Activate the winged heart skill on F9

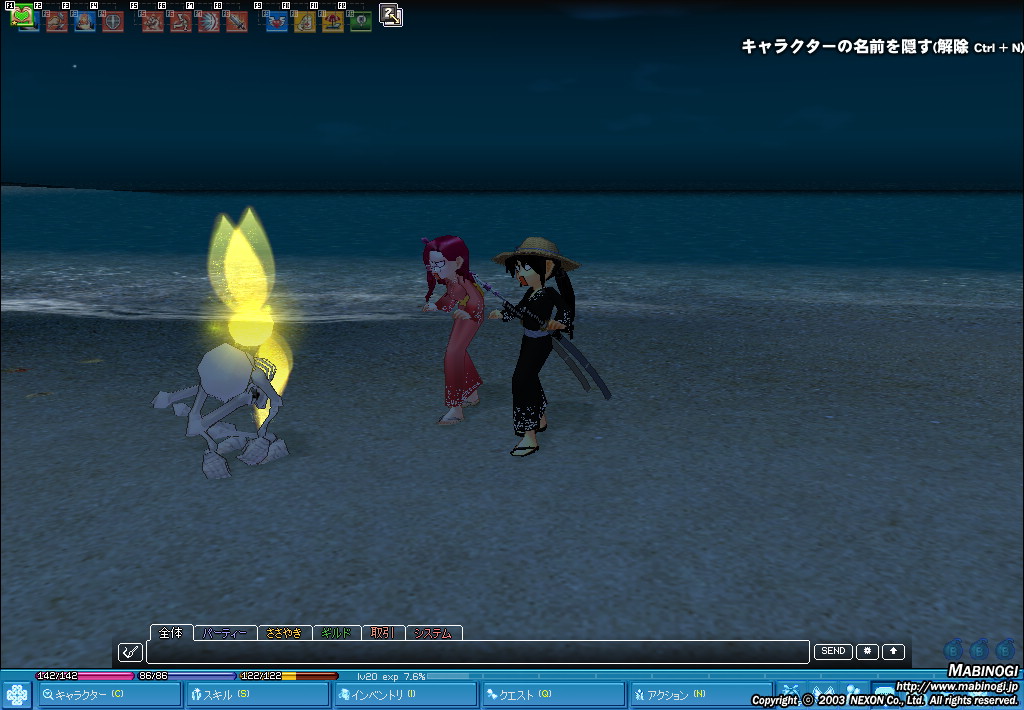pos(277,20)
